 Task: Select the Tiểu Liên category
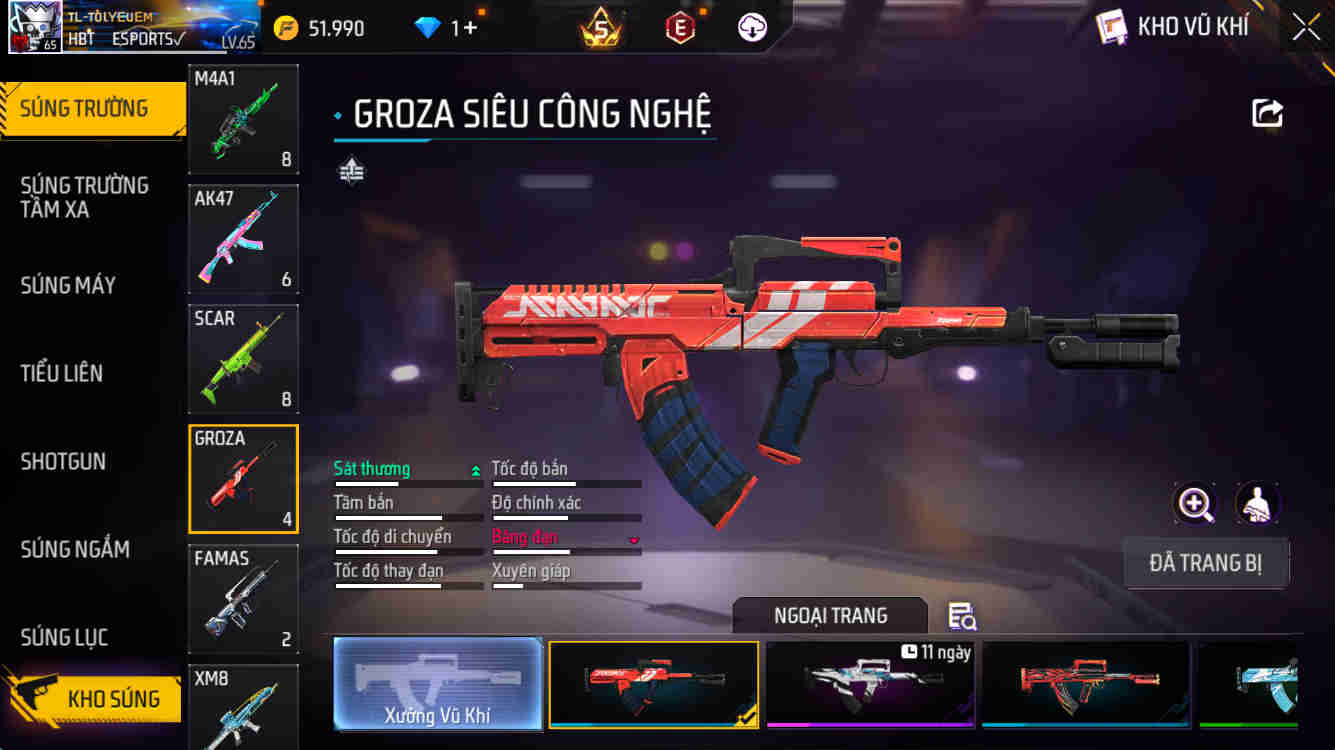[x=62, y=374]
